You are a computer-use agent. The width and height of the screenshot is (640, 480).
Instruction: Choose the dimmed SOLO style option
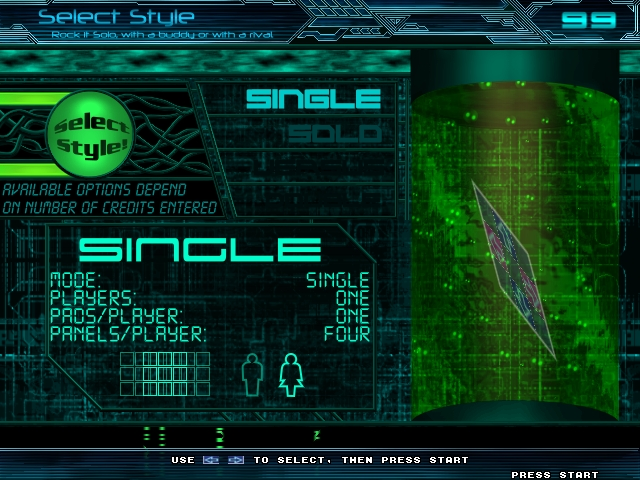pos(333,134)
